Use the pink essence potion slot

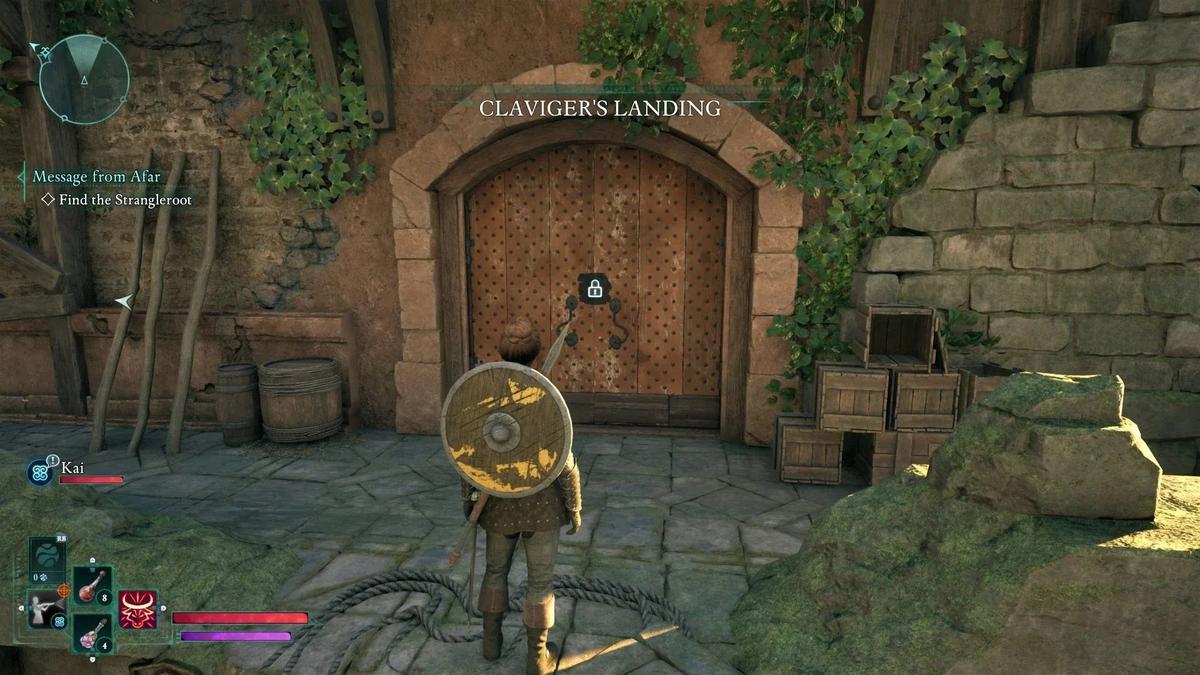pyautogui.click(x=93, y=633)
